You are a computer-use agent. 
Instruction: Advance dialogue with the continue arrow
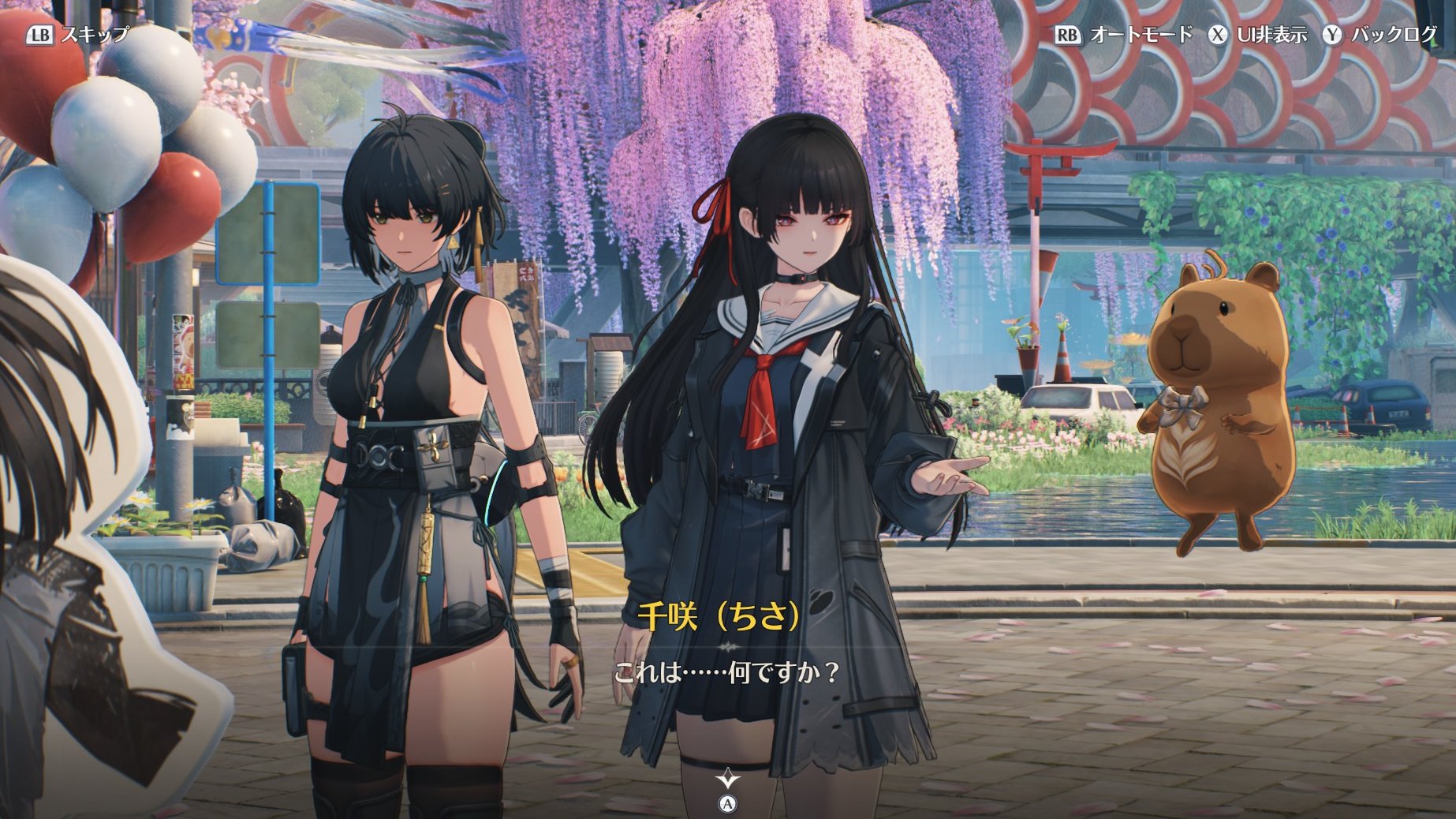728,780
